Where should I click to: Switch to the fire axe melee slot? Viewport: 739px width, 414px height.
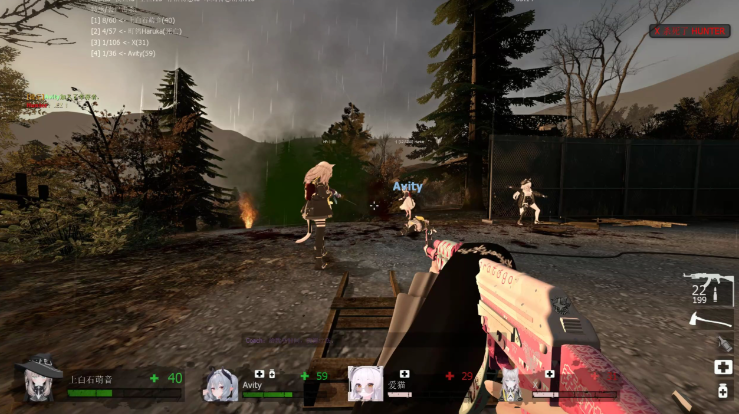[711, 320]
